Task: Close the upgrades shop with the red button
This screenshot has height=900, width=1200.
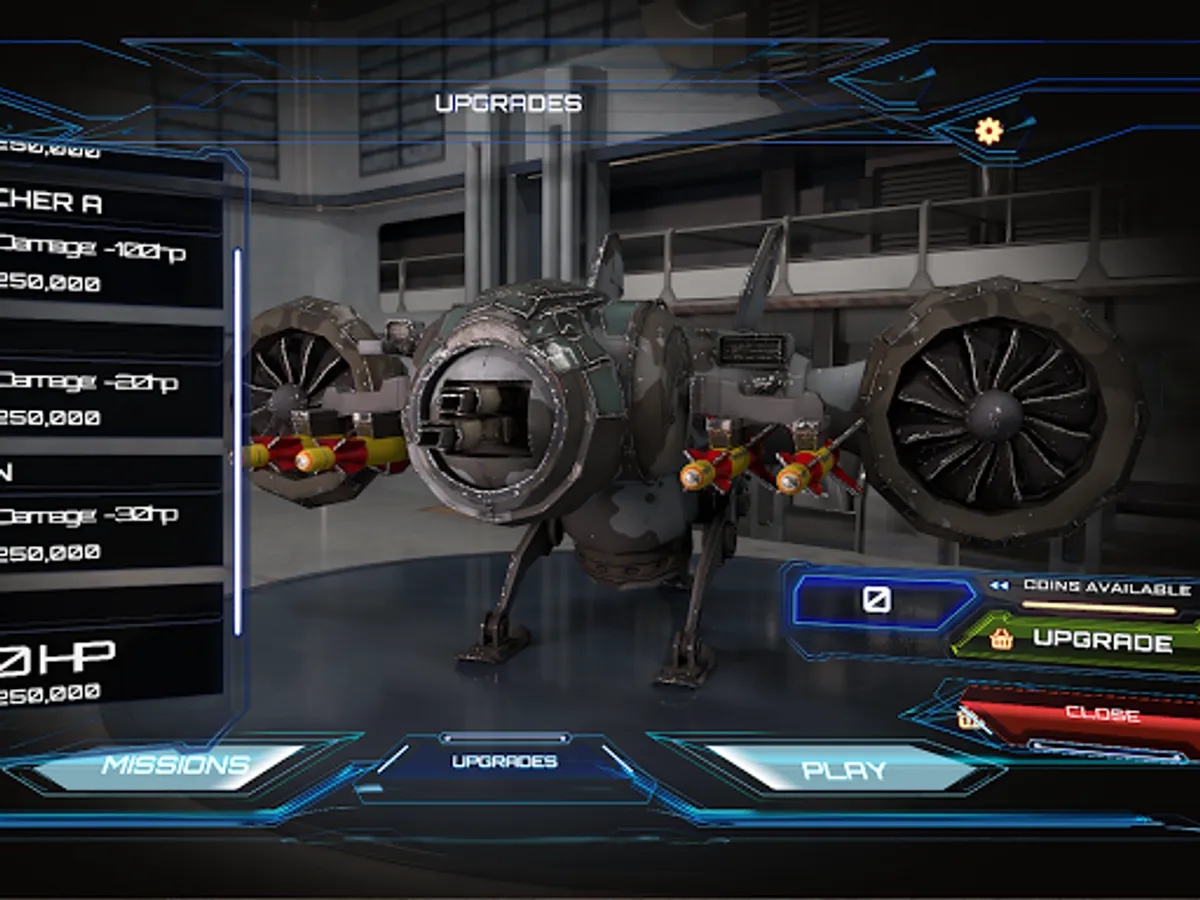Action: pos(1090,713)
